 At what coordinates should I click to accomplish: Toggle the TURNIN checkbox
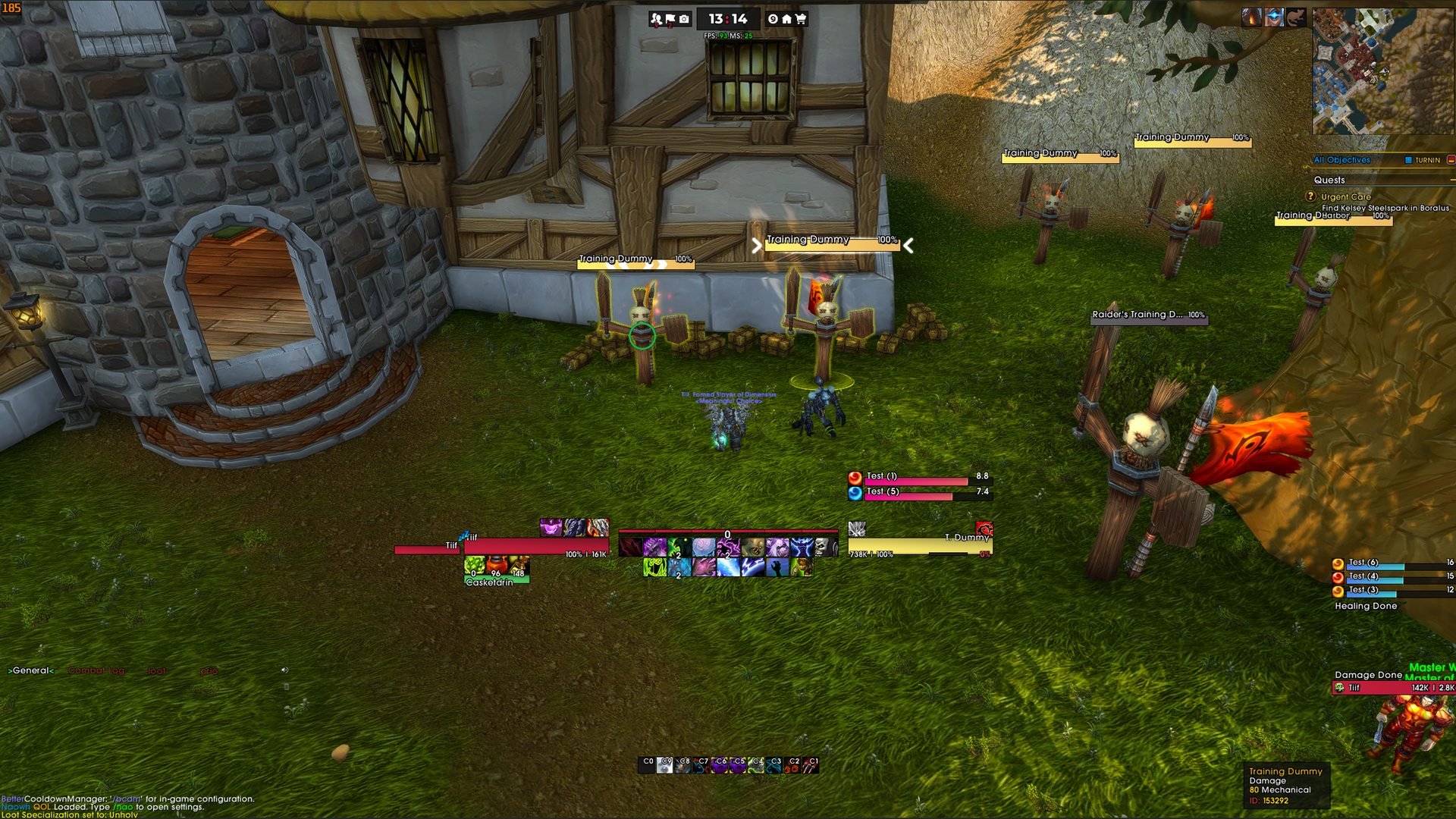click(1408, 160)
